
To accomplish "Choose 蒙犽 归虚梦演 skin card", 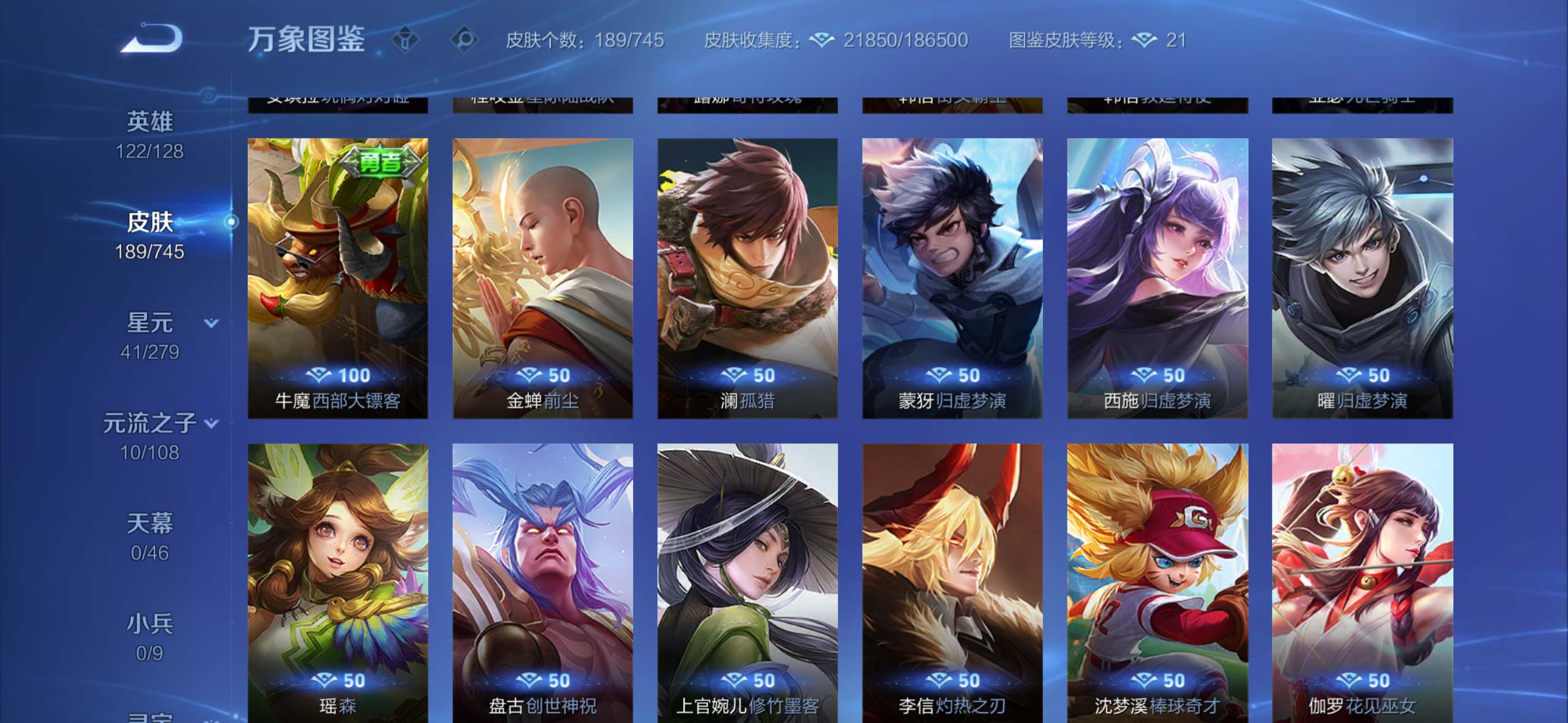I will click(x=952, y=278).
